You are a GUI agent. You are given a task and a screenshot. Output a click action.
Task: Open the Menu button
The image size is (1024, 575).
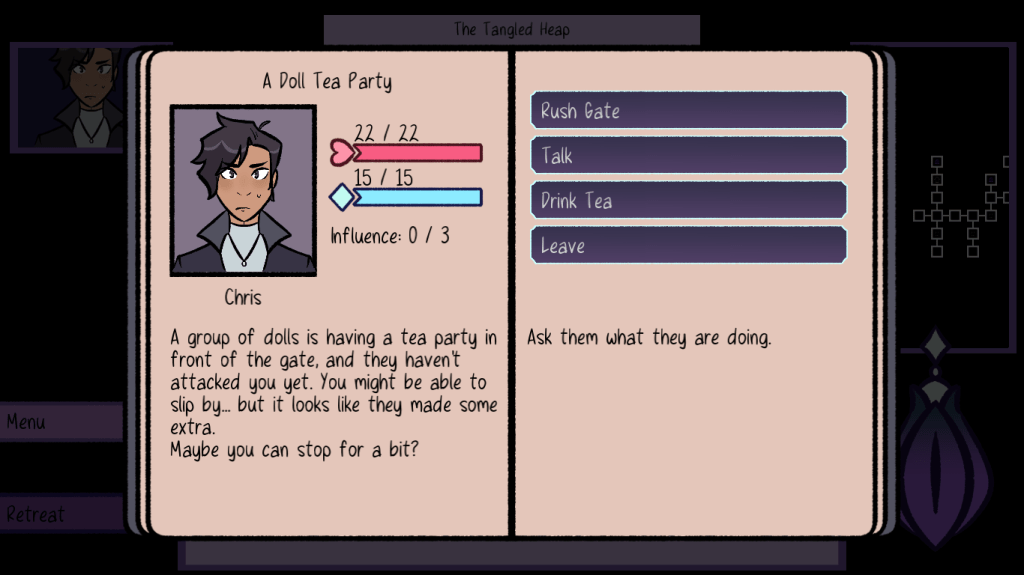[x=60, y=422]
